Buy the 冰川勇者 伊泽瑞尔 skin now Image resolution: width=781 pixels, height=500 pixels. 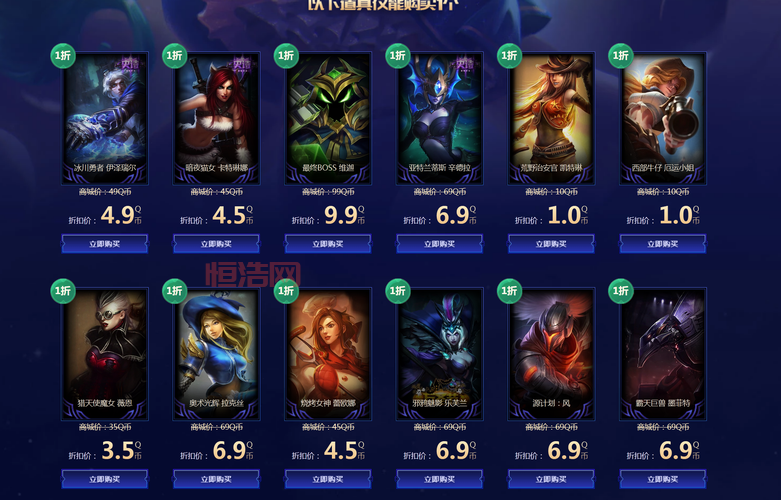tap(105, 243)
